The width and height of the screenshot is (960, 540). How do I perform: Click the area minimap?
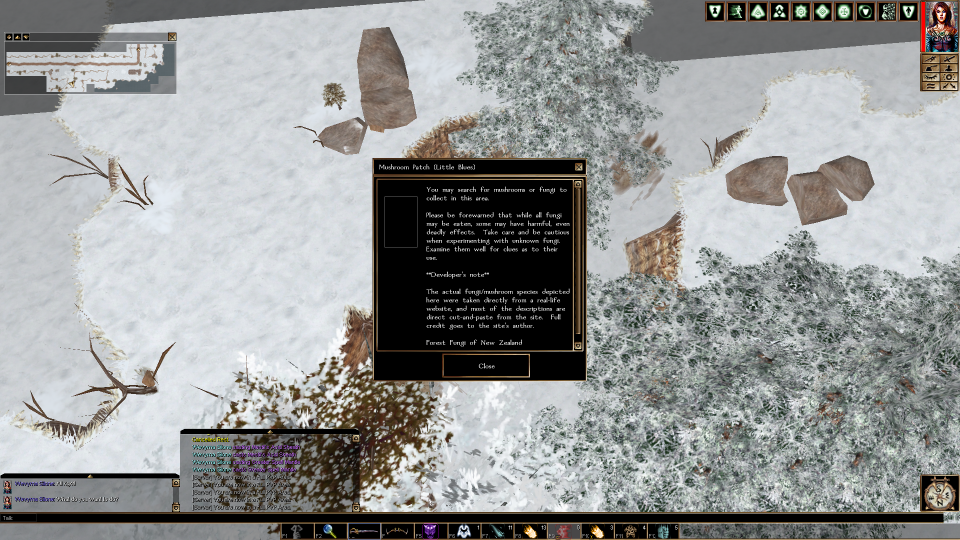pyautogui.click(x=90, y=67)
